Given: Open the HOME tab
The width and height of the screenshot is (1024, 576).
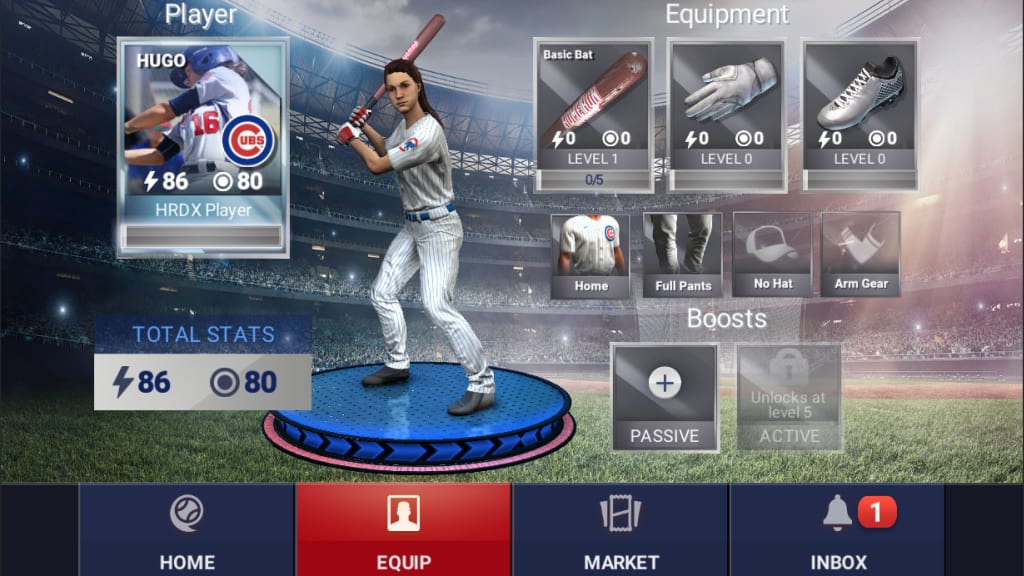Looking at the screenshot, I should click(x=186, y=530).
